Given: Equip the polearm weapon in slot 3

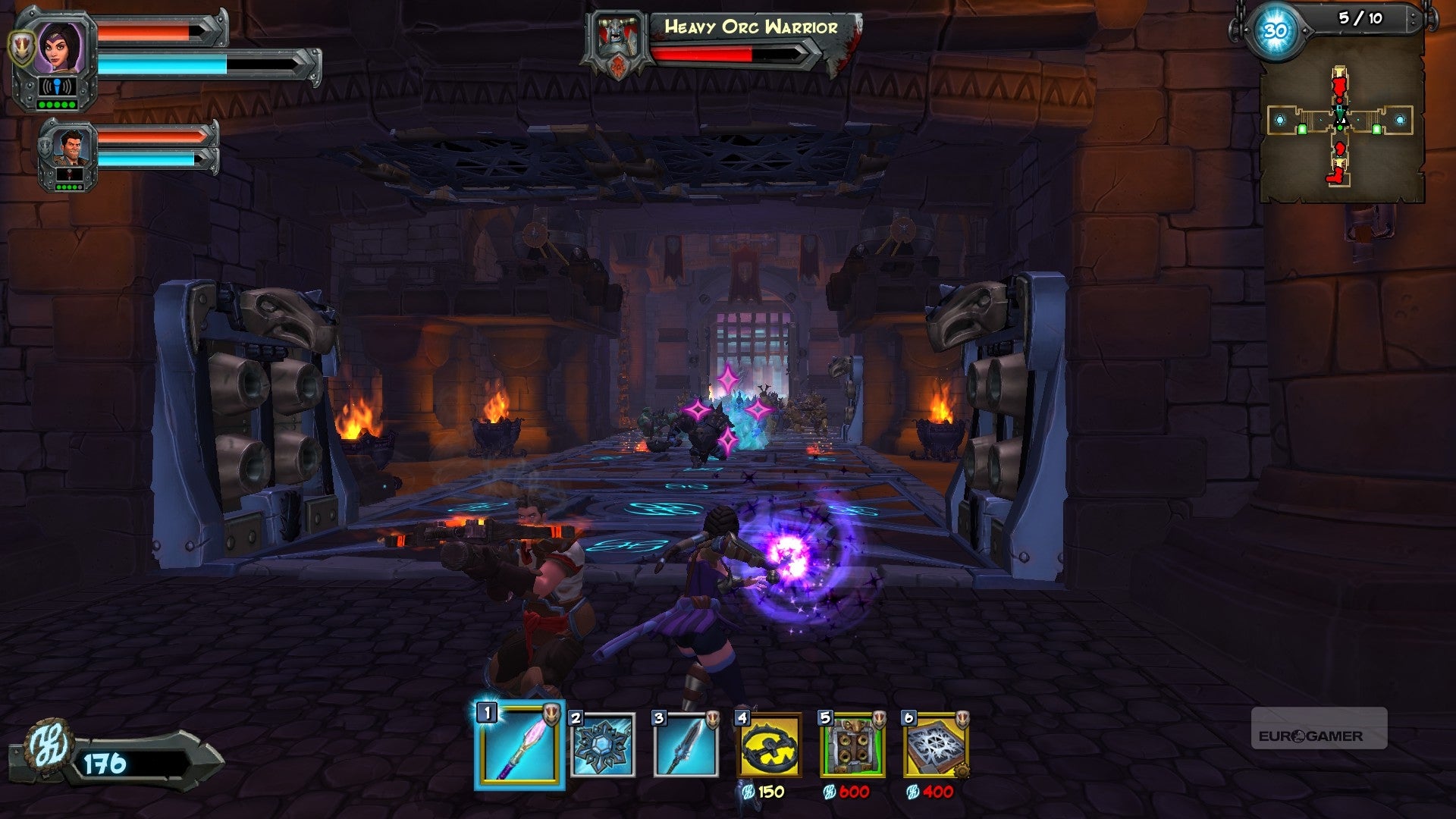Looking at the screenshot, I should click(x=686, y=745).
